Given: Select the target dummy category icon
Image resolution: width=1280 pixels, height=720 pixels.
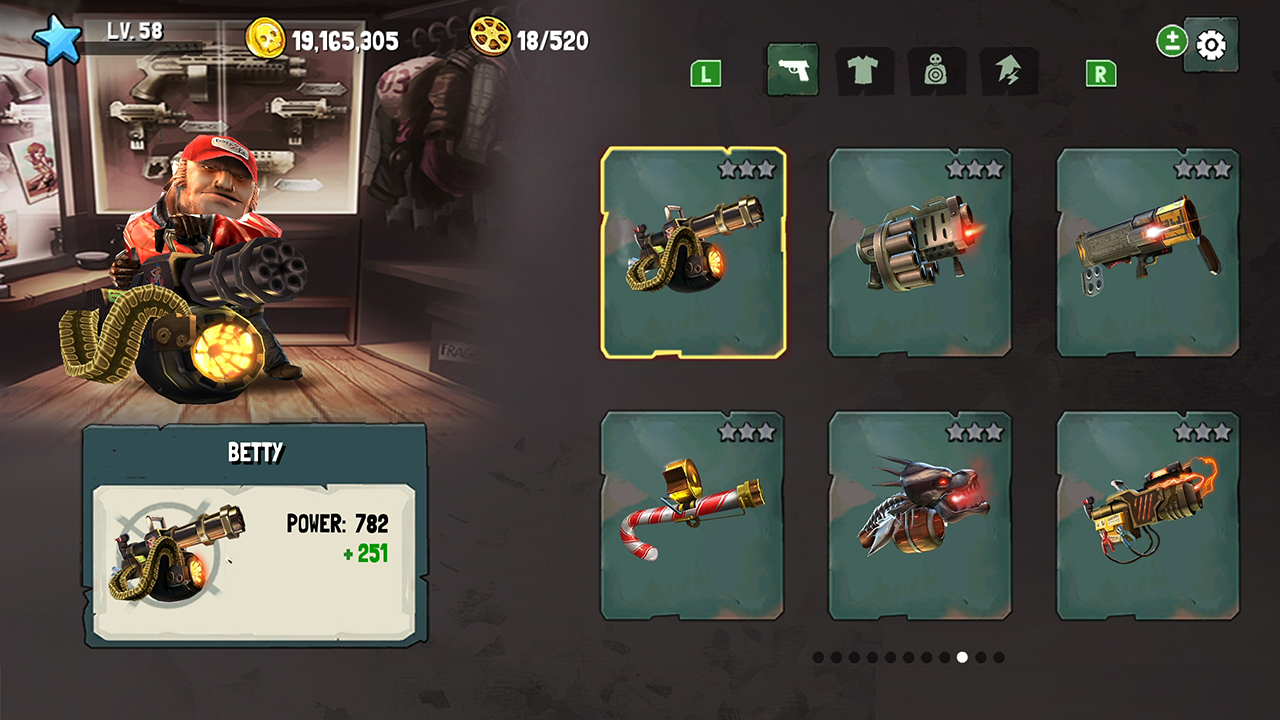Looking at the screenshot, I should point(938,70).
